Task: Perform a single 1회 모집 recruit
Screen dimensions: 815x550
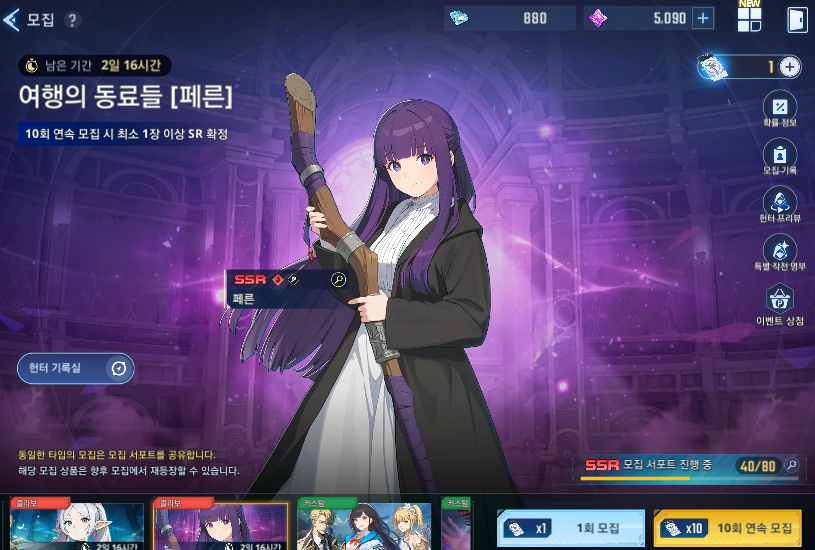Action: click(x=570, y=528)
